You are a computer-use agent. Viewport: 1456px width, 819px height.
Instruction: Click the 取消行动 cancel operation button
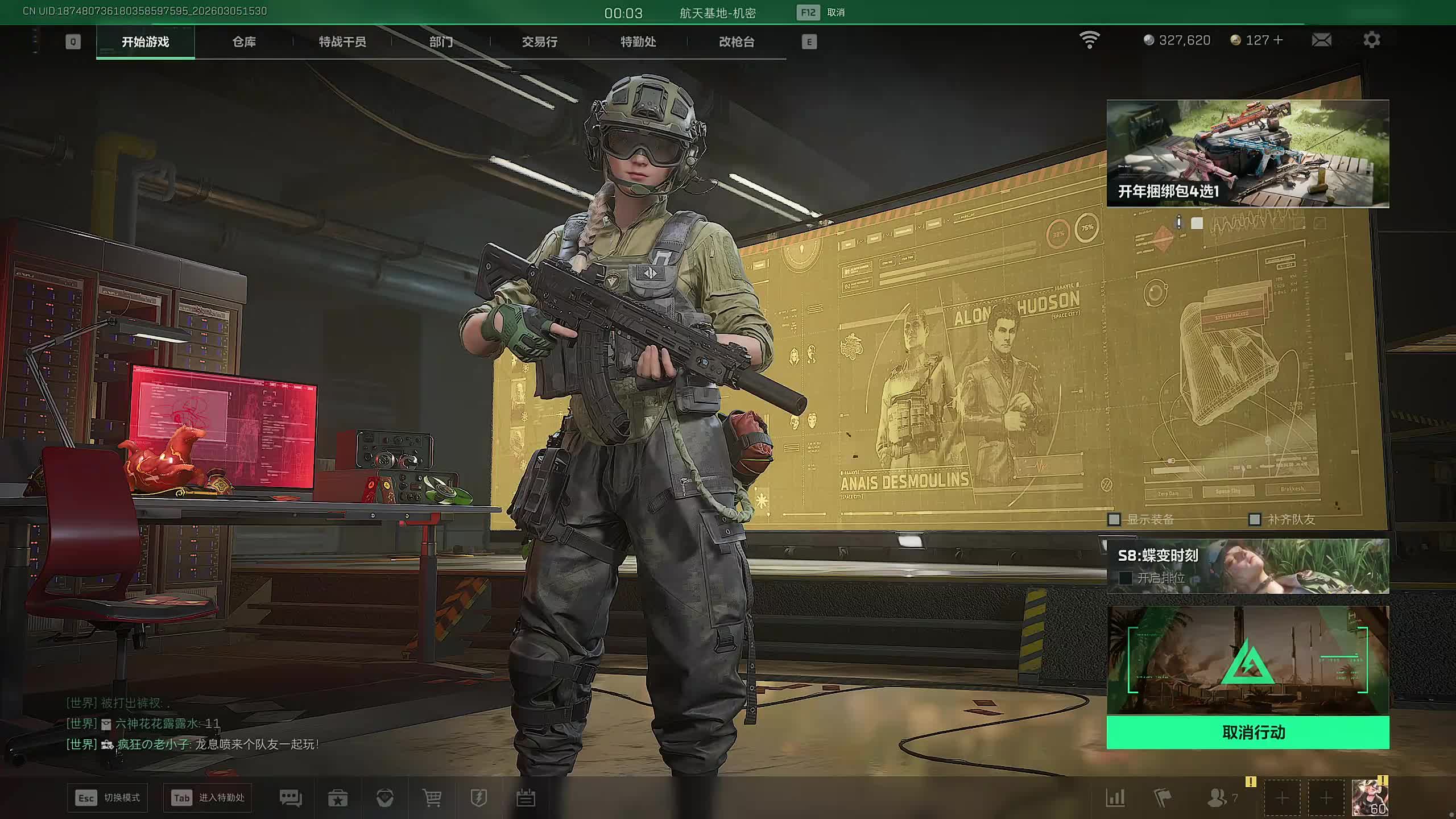(1248, 732)
